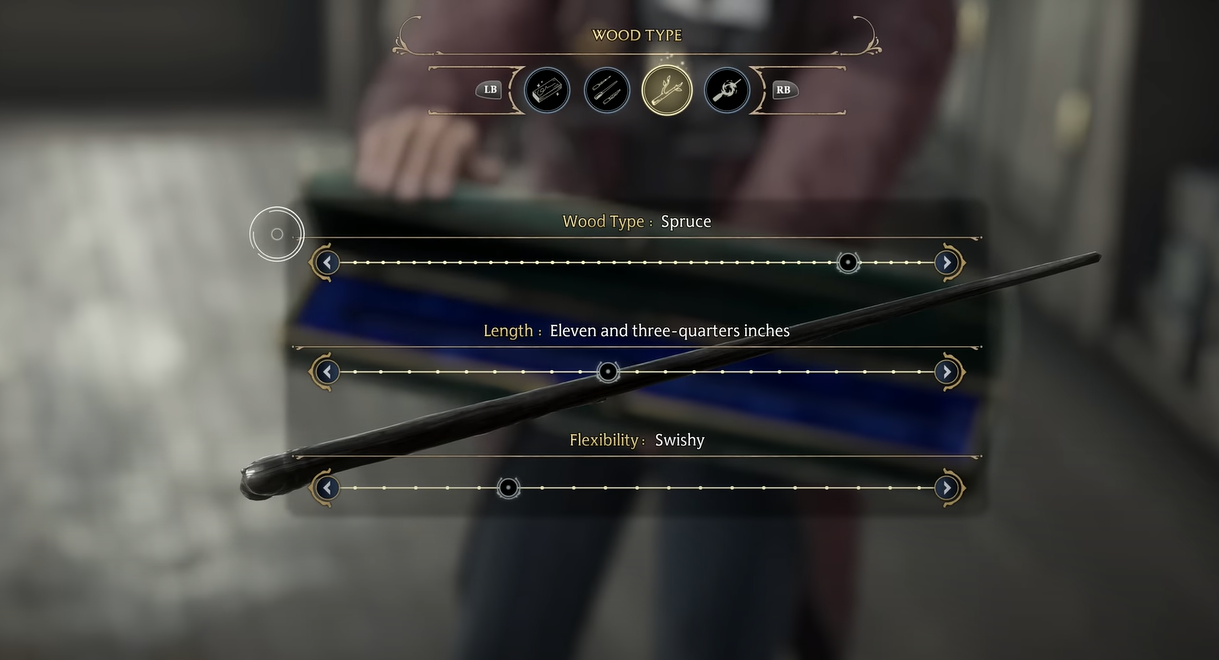Open the wand box category tab
The width and height of the screenshot is (1219, 660).
pyautogui.click(x=547, y=90)
